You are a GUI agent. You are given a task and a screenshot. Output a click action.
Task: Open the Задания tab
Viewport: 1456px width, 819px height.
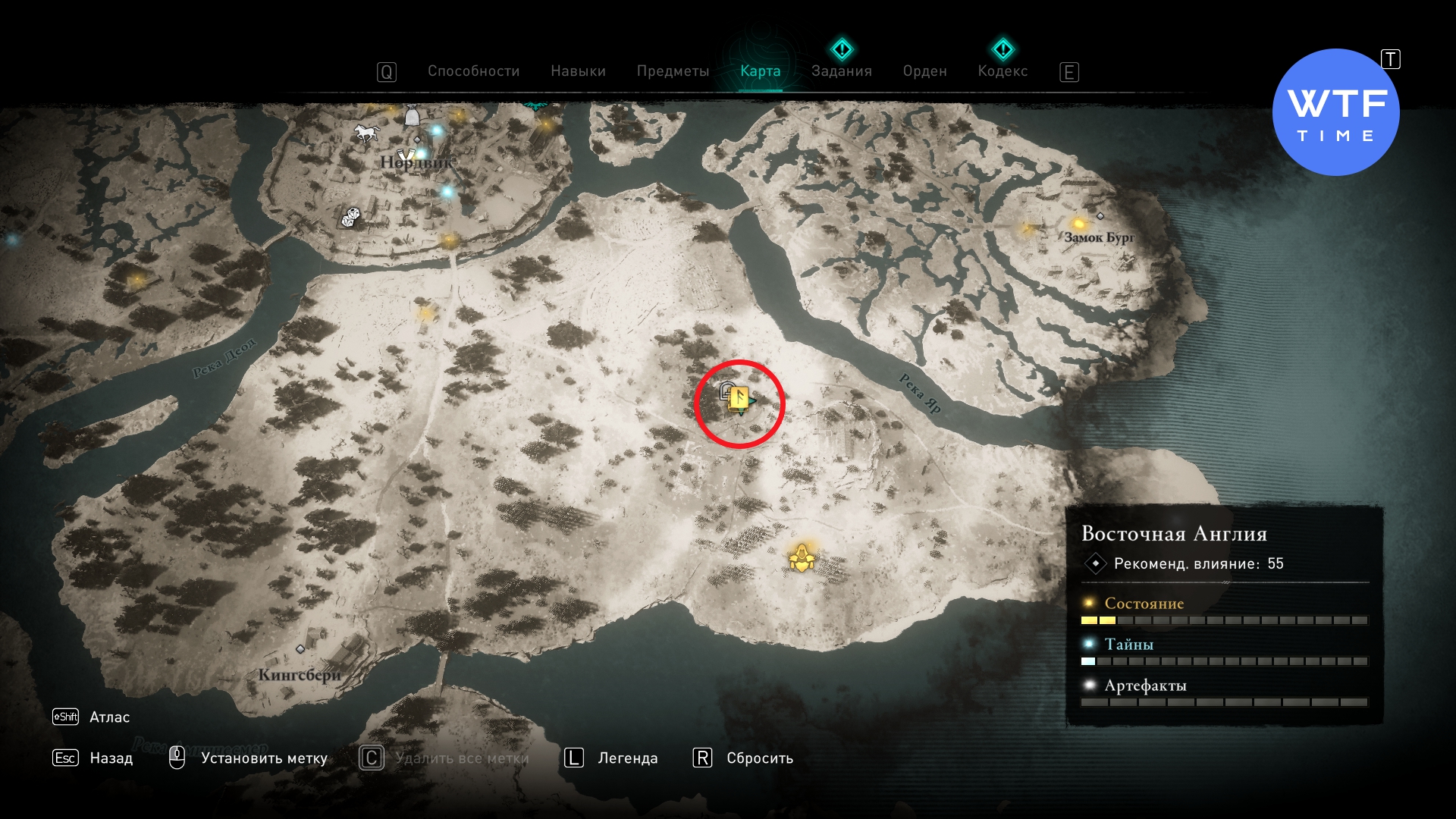click(x=841, y=71)
